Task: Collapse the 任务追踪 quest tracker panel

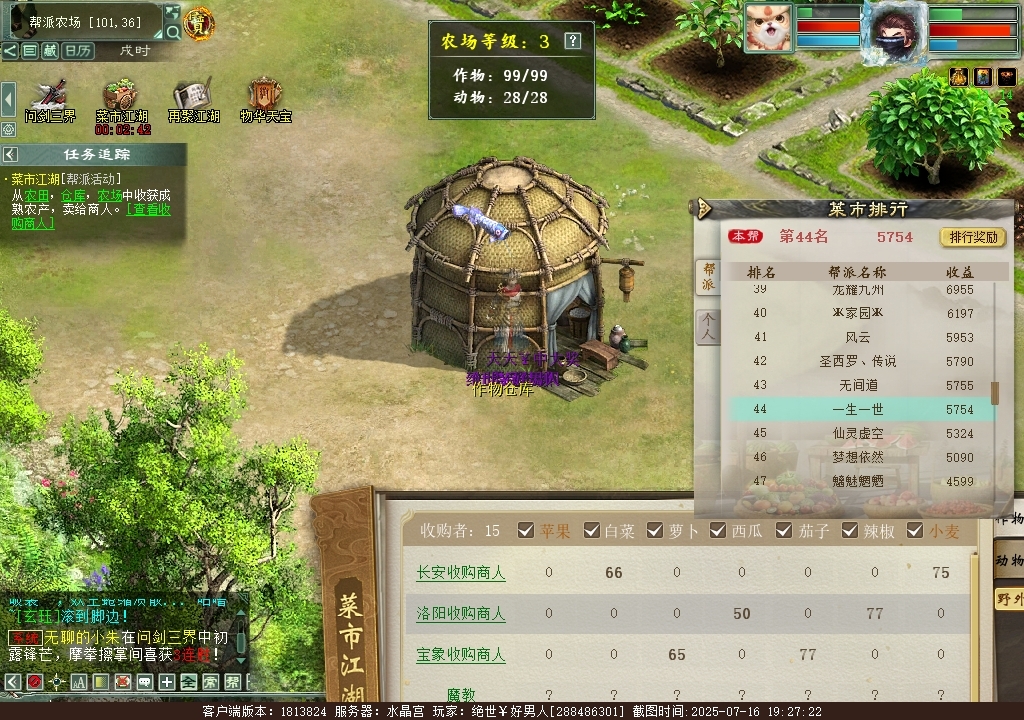Action: click(10, 155)
